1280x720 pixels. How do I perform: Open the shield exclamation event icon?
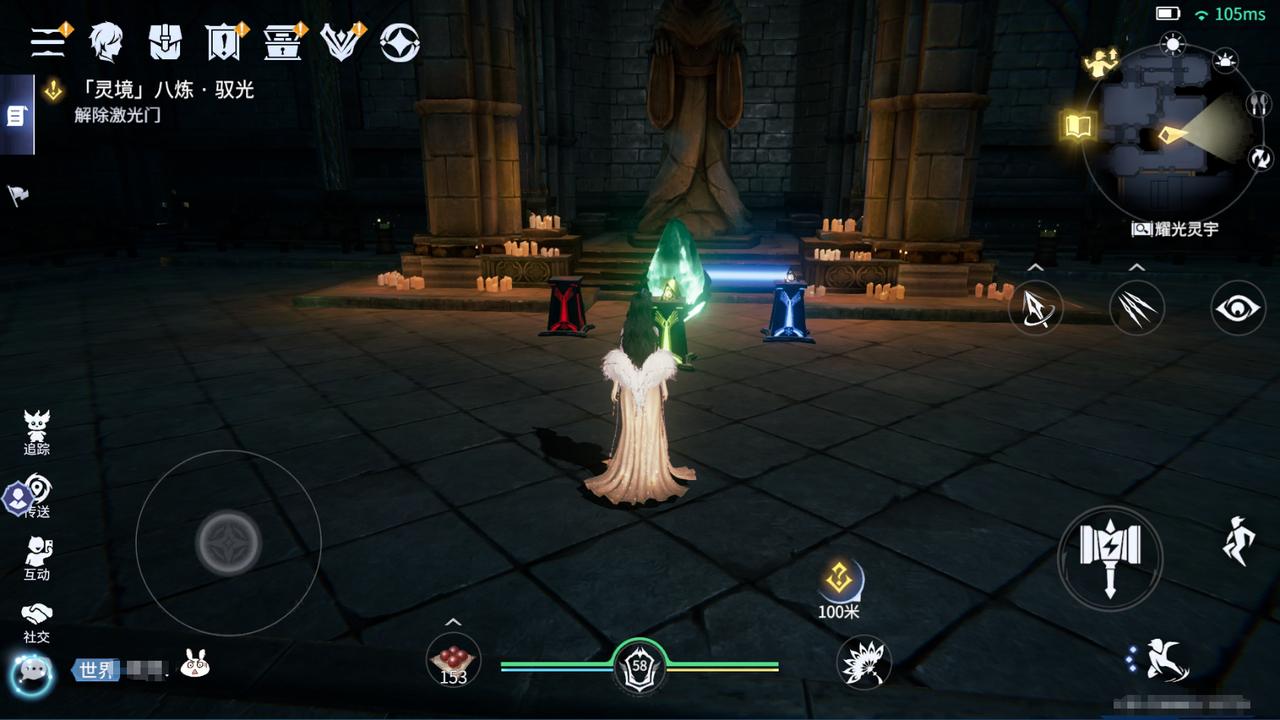223,42
